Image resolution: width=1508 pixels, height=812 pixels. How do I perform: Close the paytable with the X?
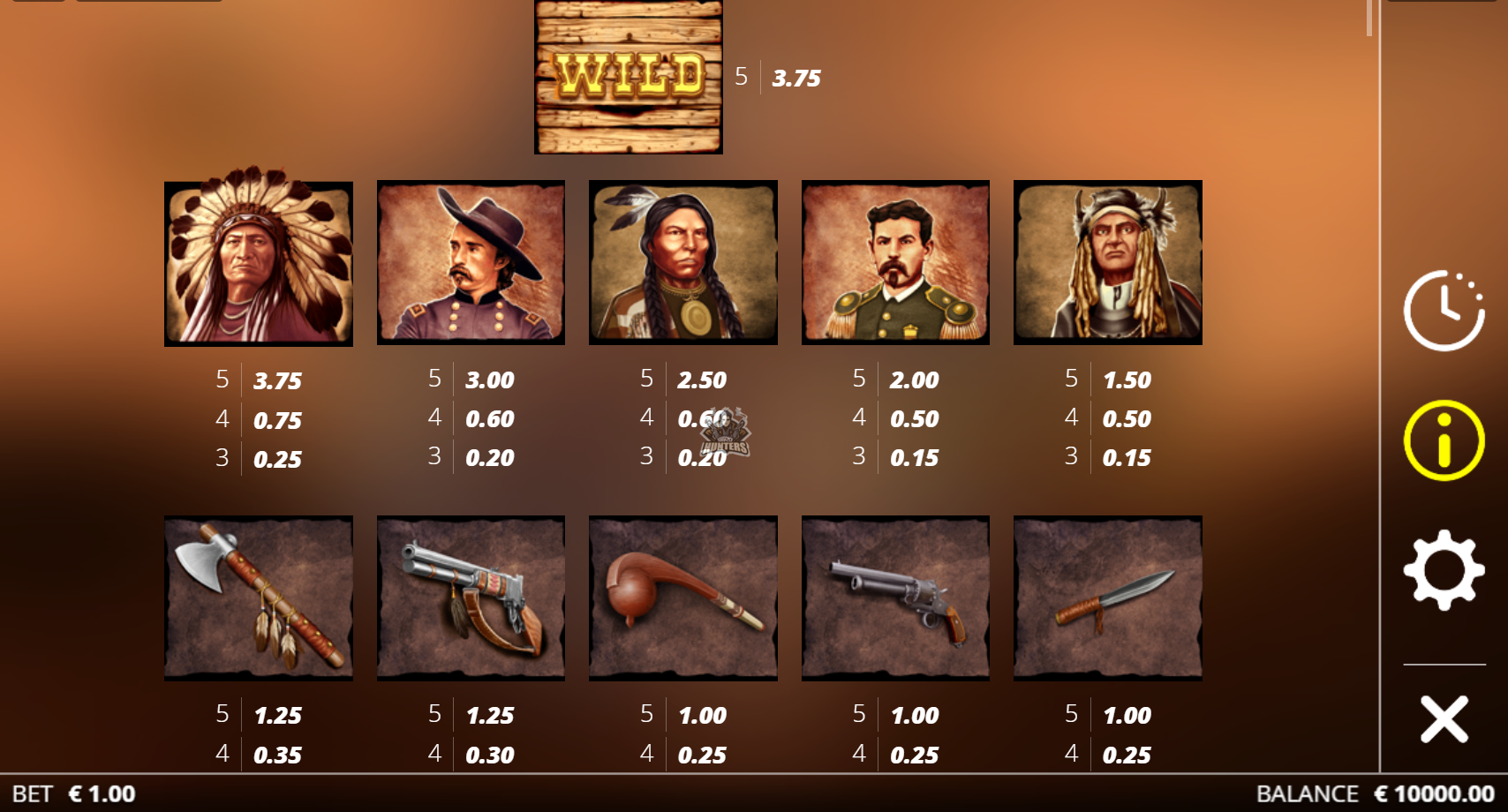(x=1444, y=718)
